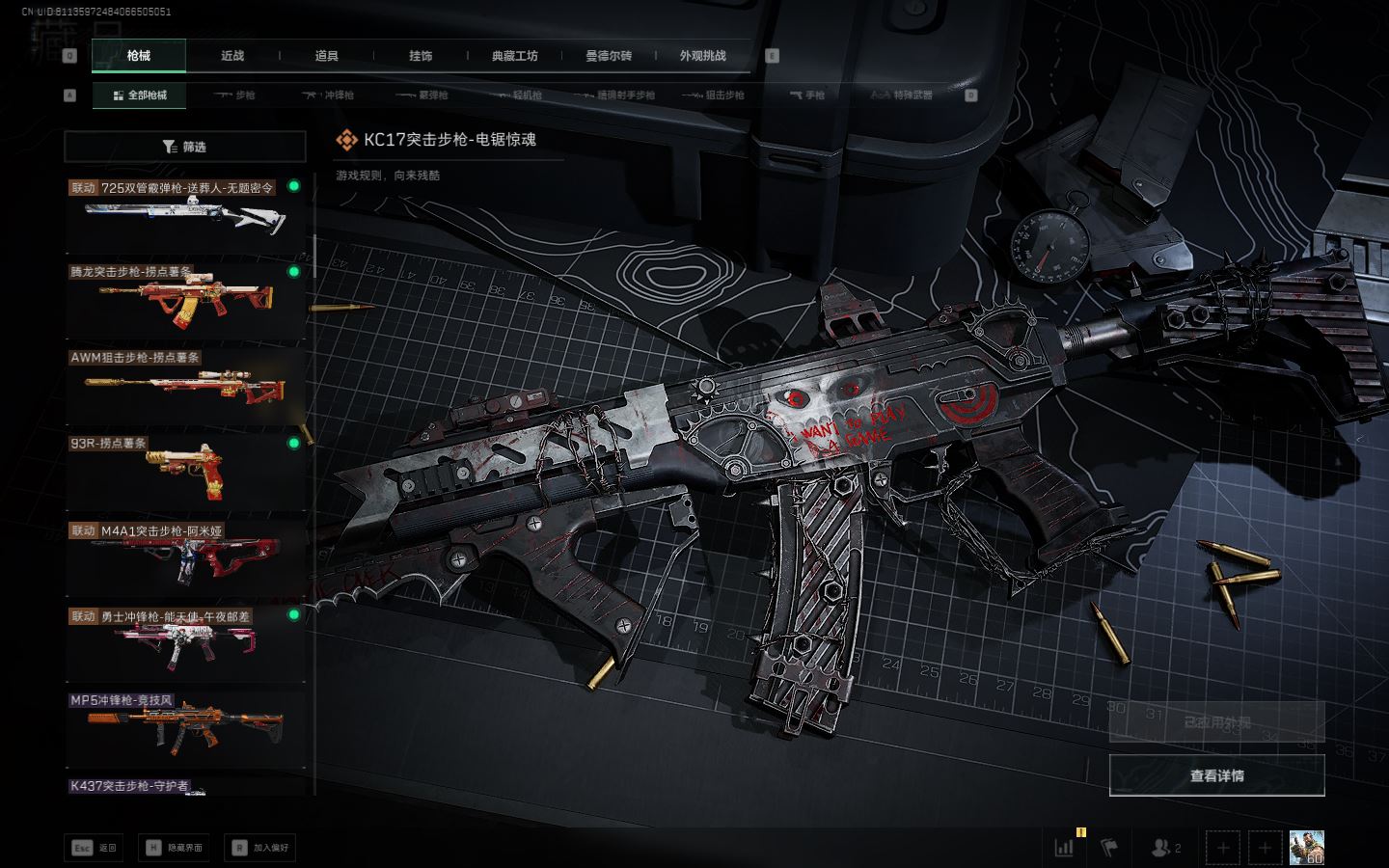Click the 查看详情 (view details) button
Viewport: 1389px width, 868px height.
(1216, 775)
